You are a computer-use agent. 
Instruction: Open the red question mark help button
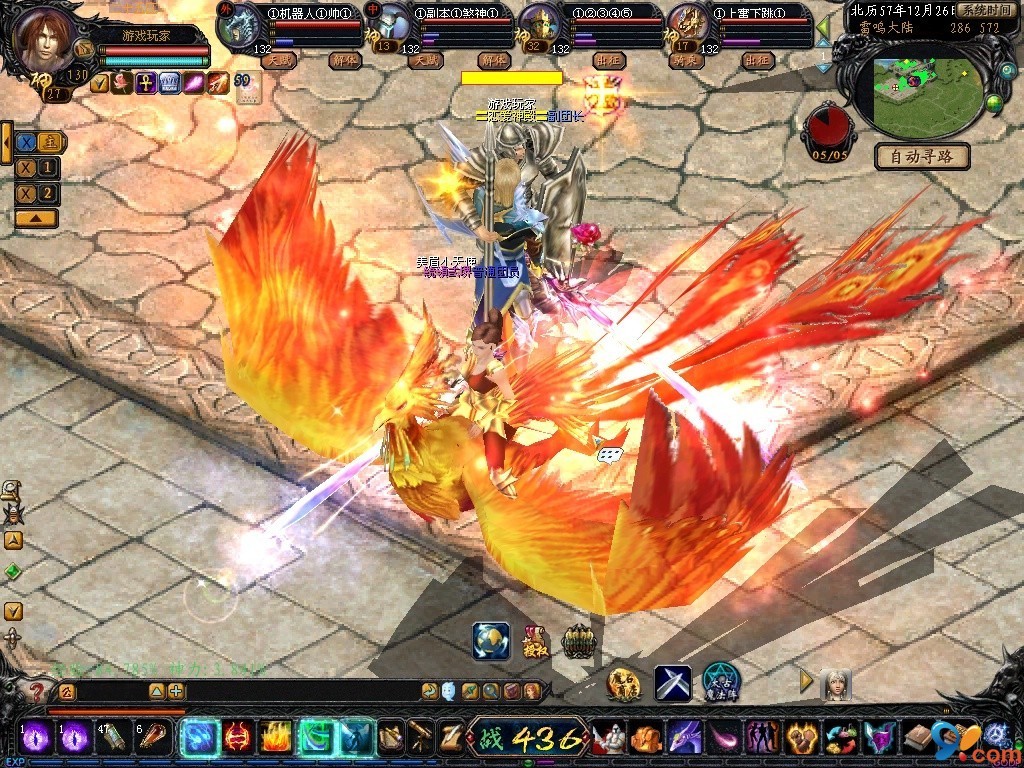point(37,691)
